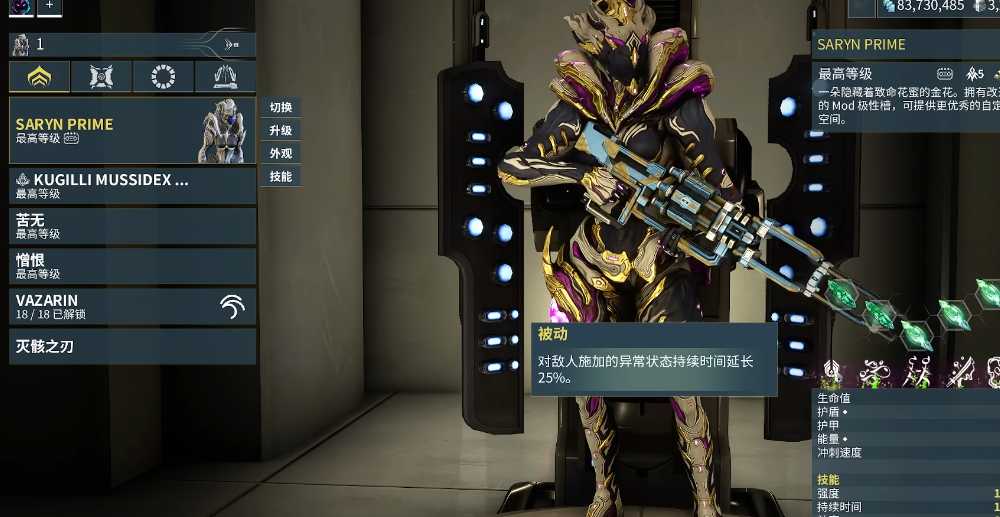Switch to the Lotus emblem warframe tab

click(40, 77)
